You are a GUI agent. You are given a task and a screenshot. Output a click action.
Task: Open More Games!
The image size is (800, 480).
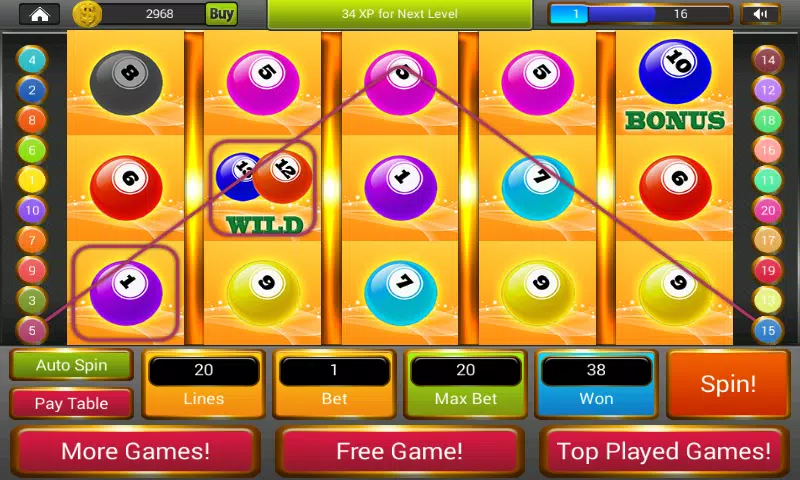point(136,451)
